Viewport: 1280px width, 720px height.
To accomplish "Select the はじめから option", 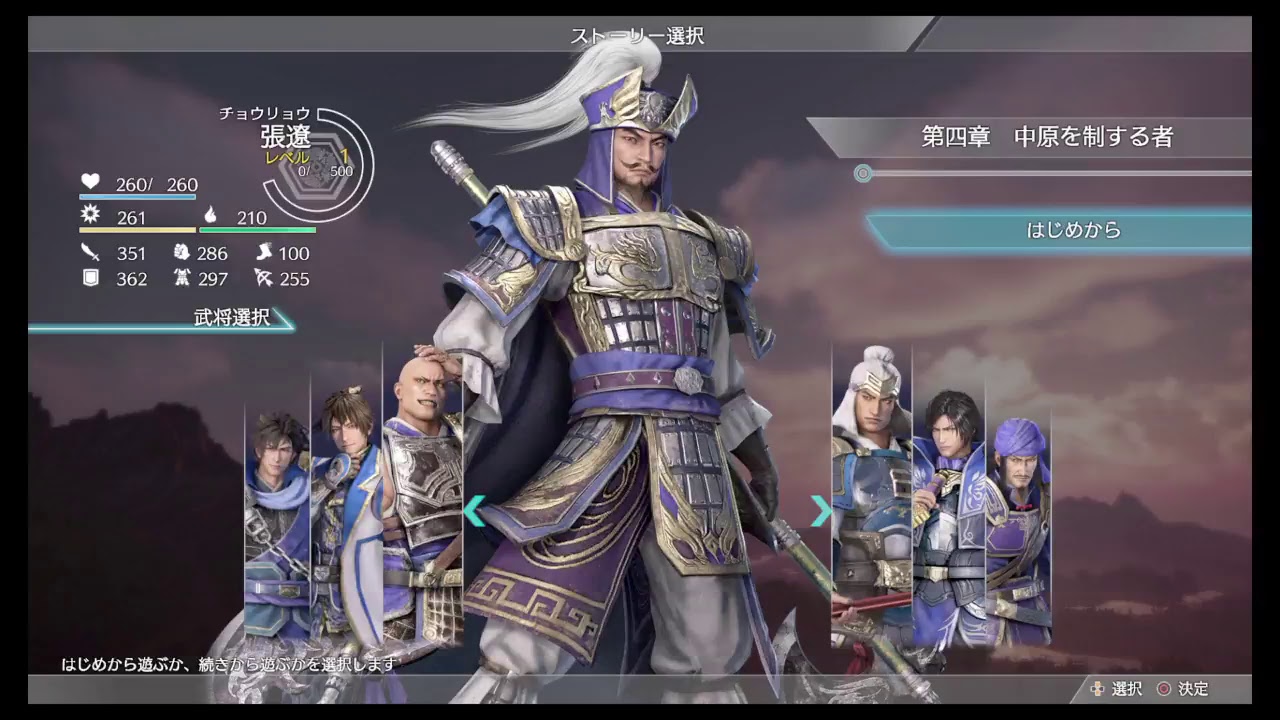I will (x=1075, y=229).
